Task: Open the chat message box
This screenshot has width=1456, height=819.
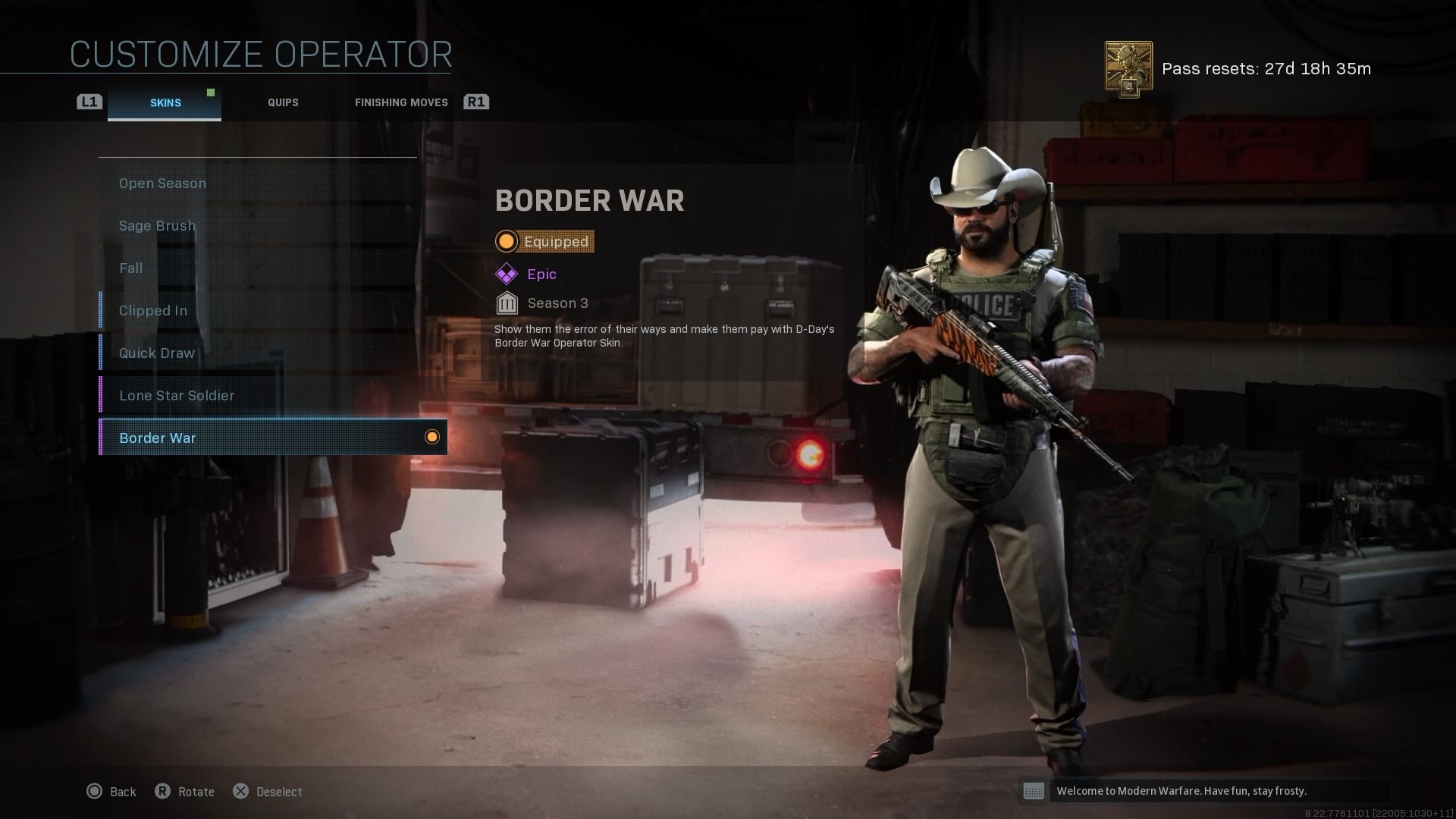Action: pyautogui.click(x=1206, y=791)
